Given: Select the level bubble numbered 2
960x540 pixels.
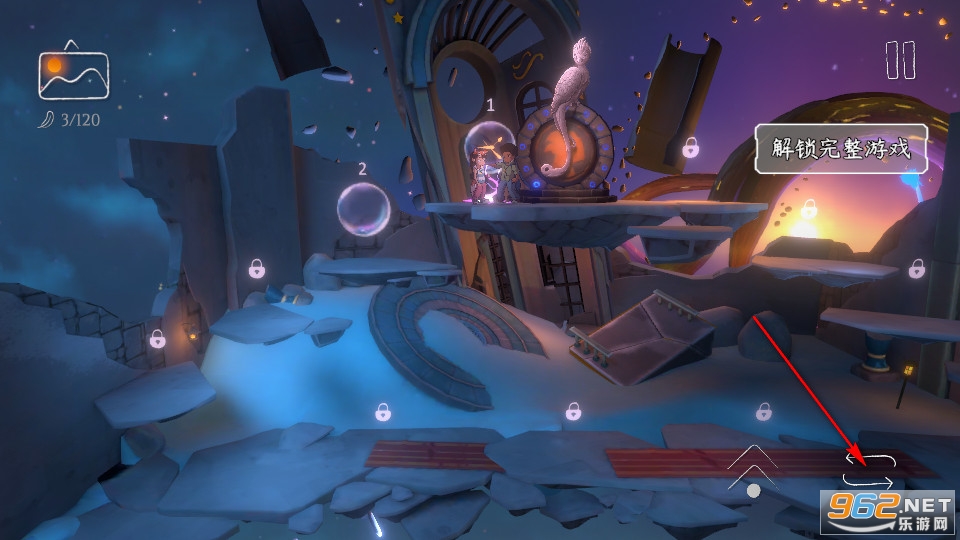Looking at the screenshot, I should click(362, 210).
